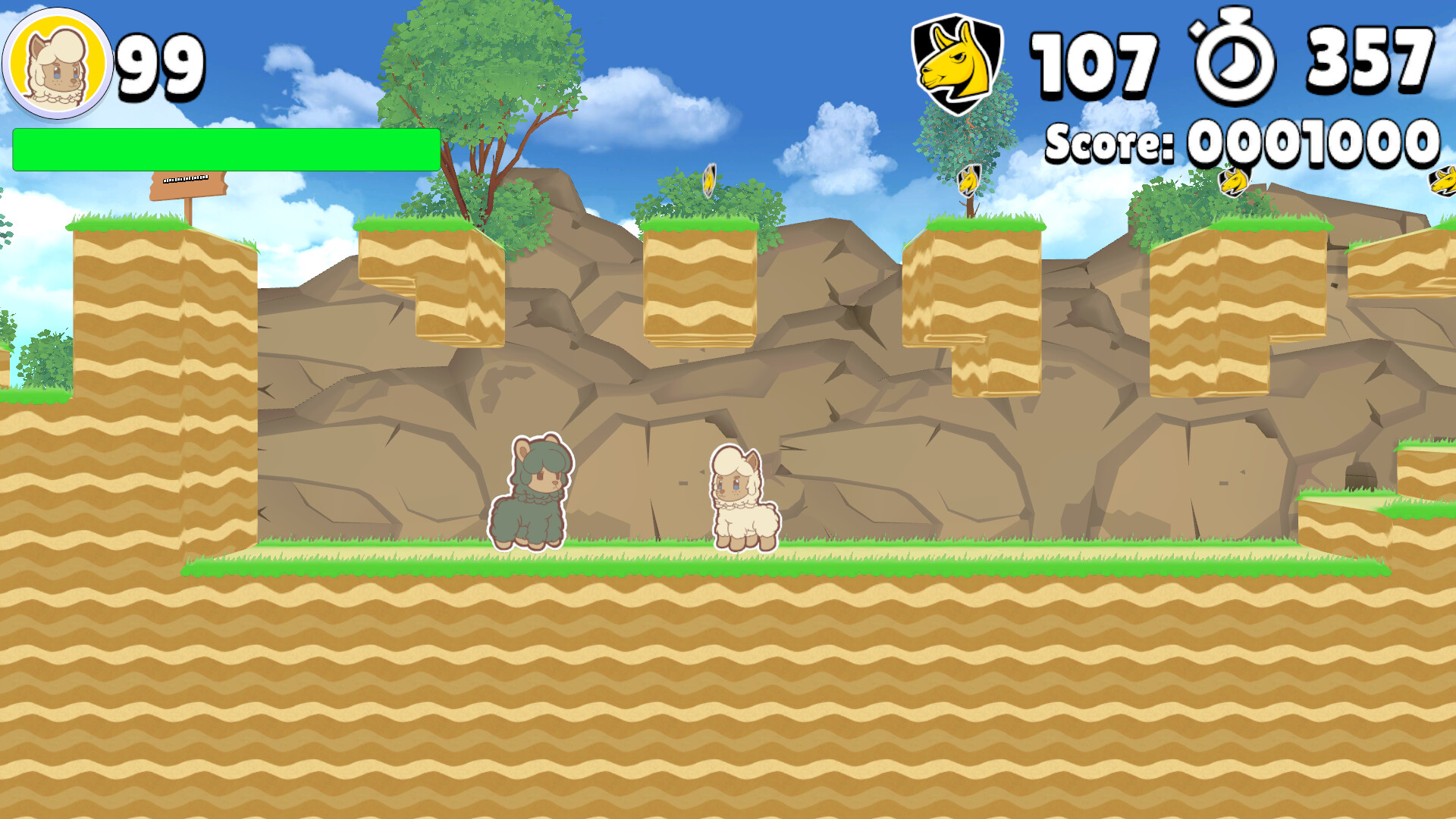Collect the llama badge over the tall right tree

click(968, 180)
